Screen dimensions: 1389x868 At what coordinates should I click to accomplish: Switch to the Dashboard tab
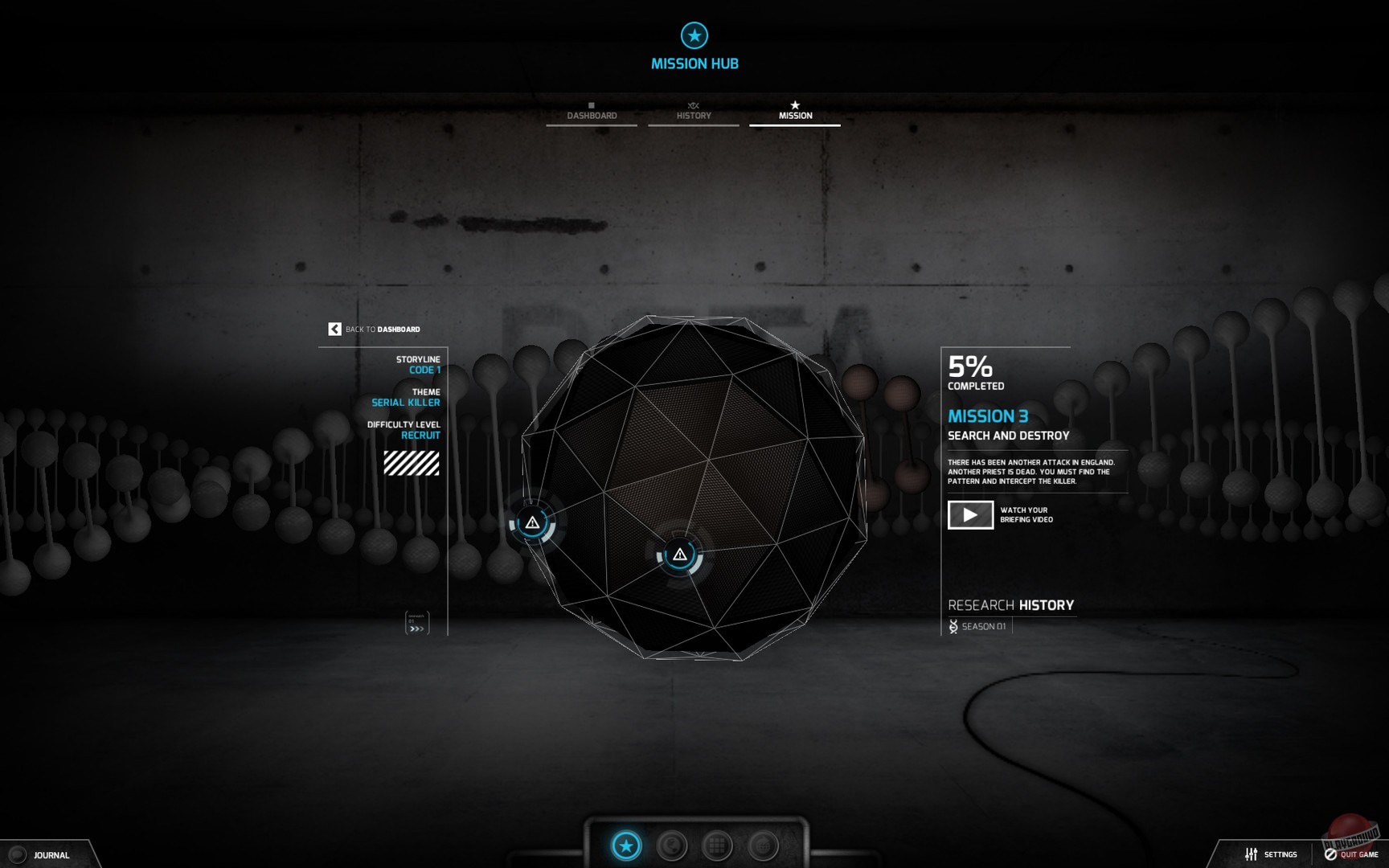(592, 114)
